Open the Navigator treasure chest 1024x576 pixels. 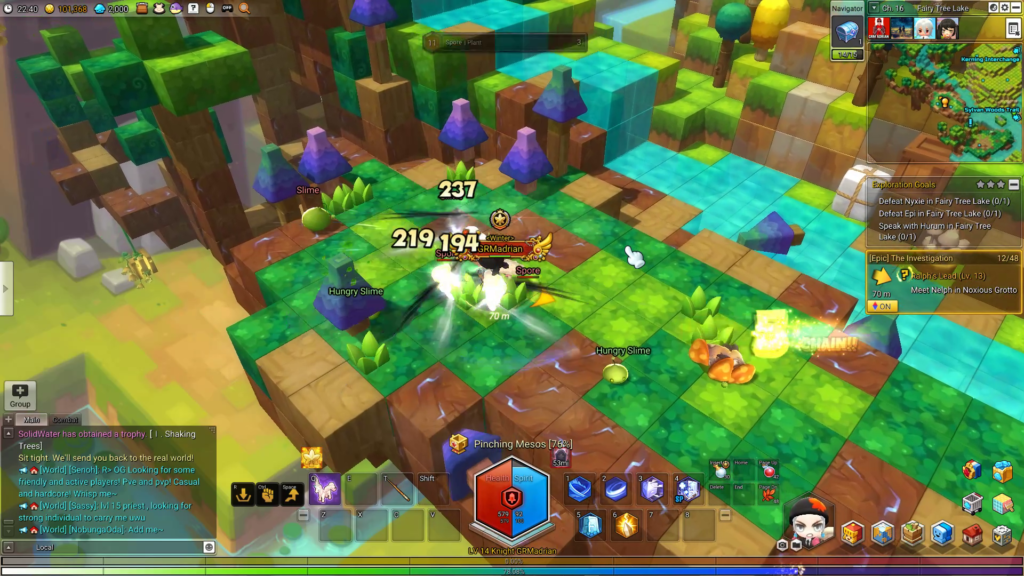[x=846, y=32]
